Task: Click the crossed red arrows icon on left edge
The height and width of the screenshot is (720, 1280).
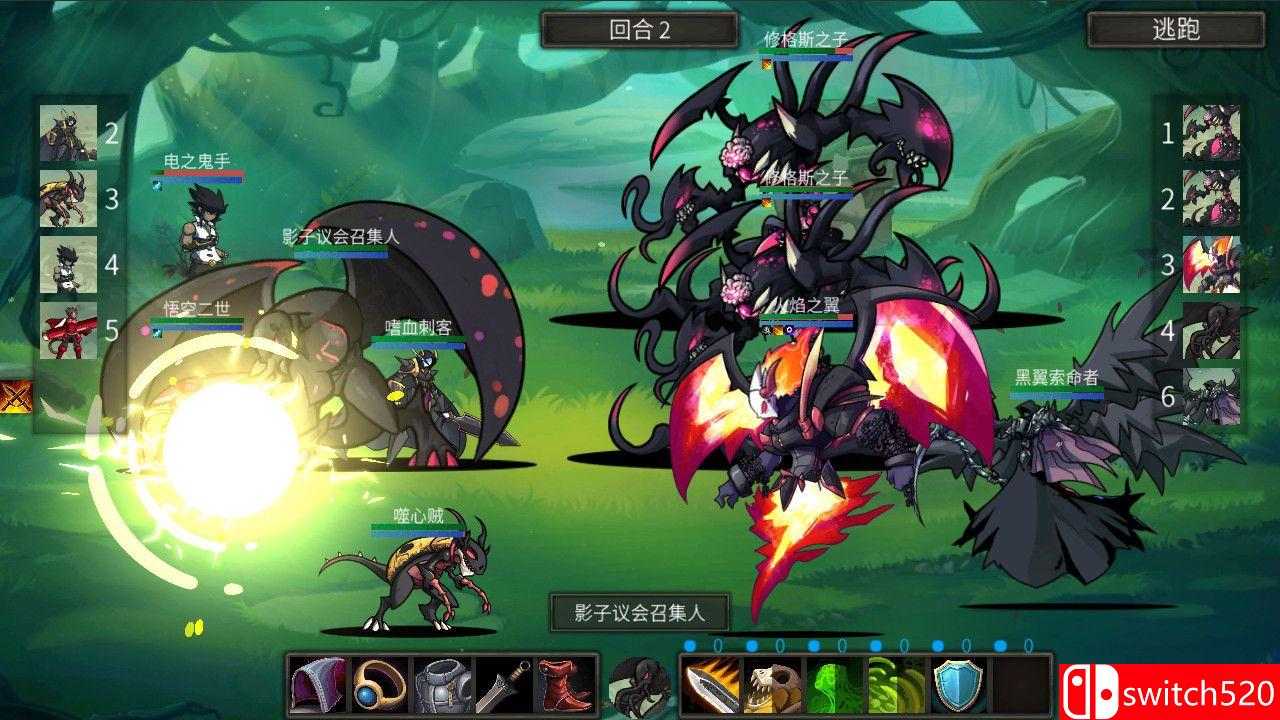Action: pyautogui.click(x=17, y=395)
